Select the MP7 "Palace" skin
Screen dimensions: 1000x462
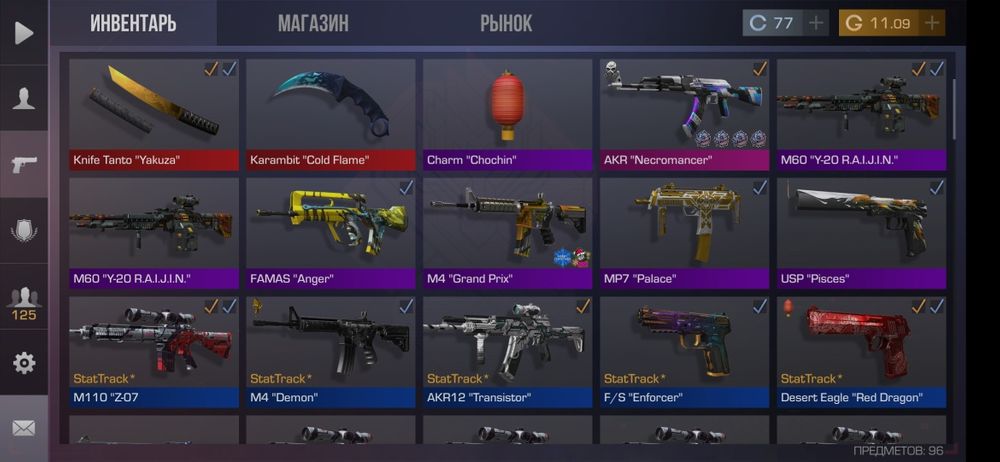coord(684,232)
